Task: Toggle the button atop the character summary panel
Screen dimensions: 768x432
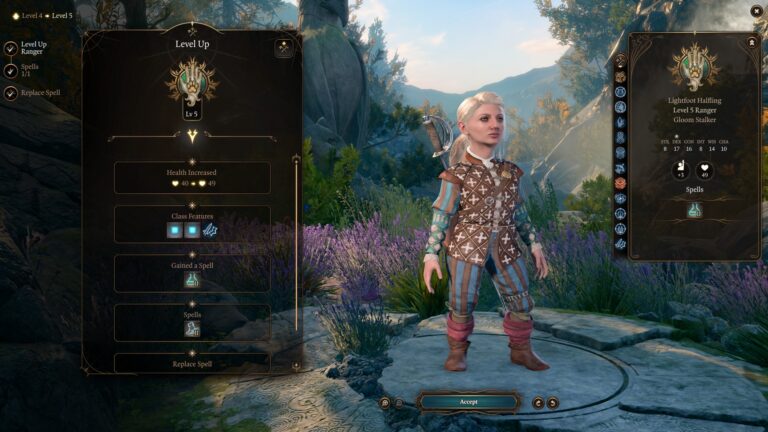Action: click(x=752, y=43)
